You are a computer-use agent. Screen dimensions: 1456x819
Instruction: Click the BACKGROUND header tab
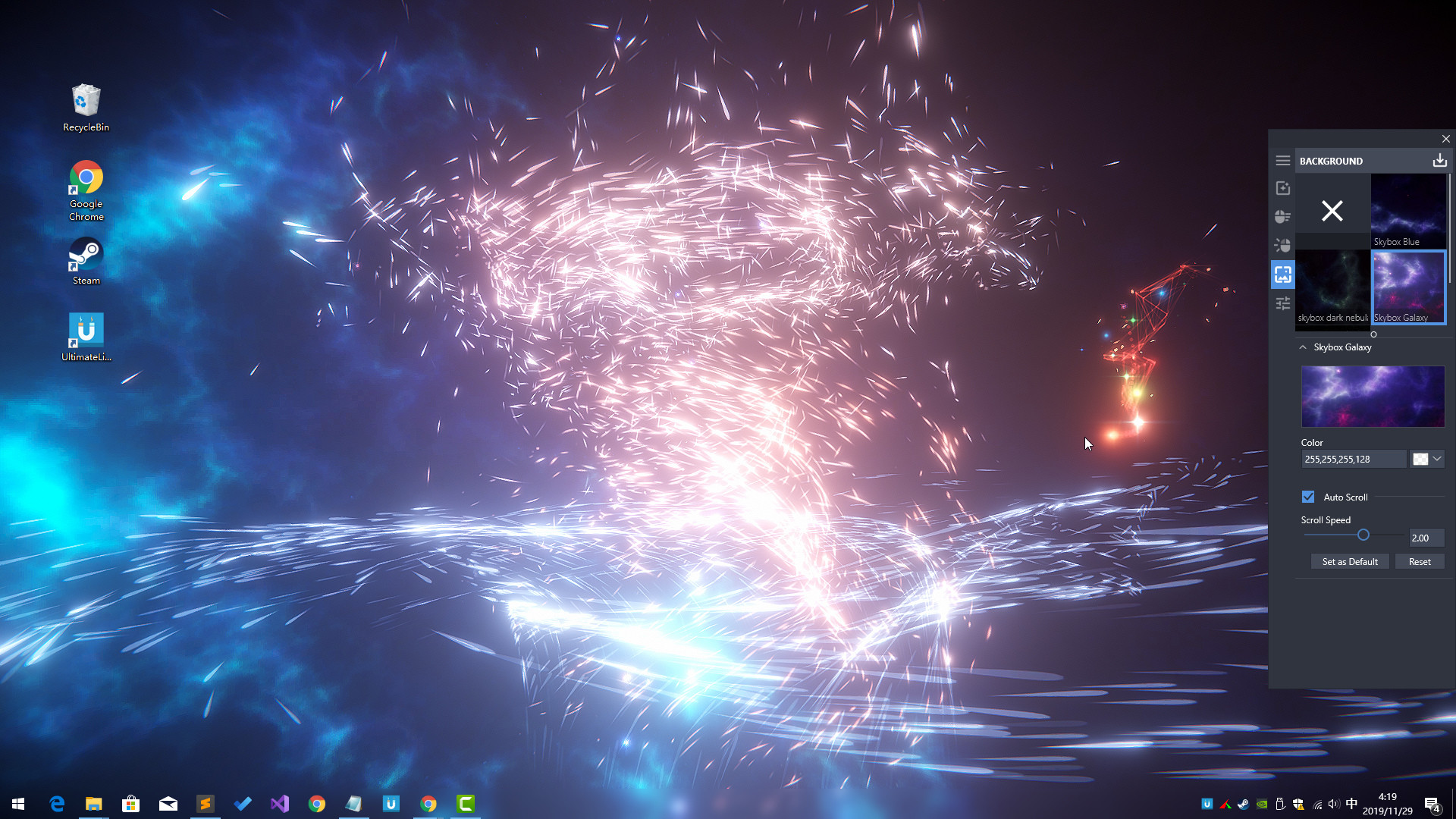point(1331,161)
